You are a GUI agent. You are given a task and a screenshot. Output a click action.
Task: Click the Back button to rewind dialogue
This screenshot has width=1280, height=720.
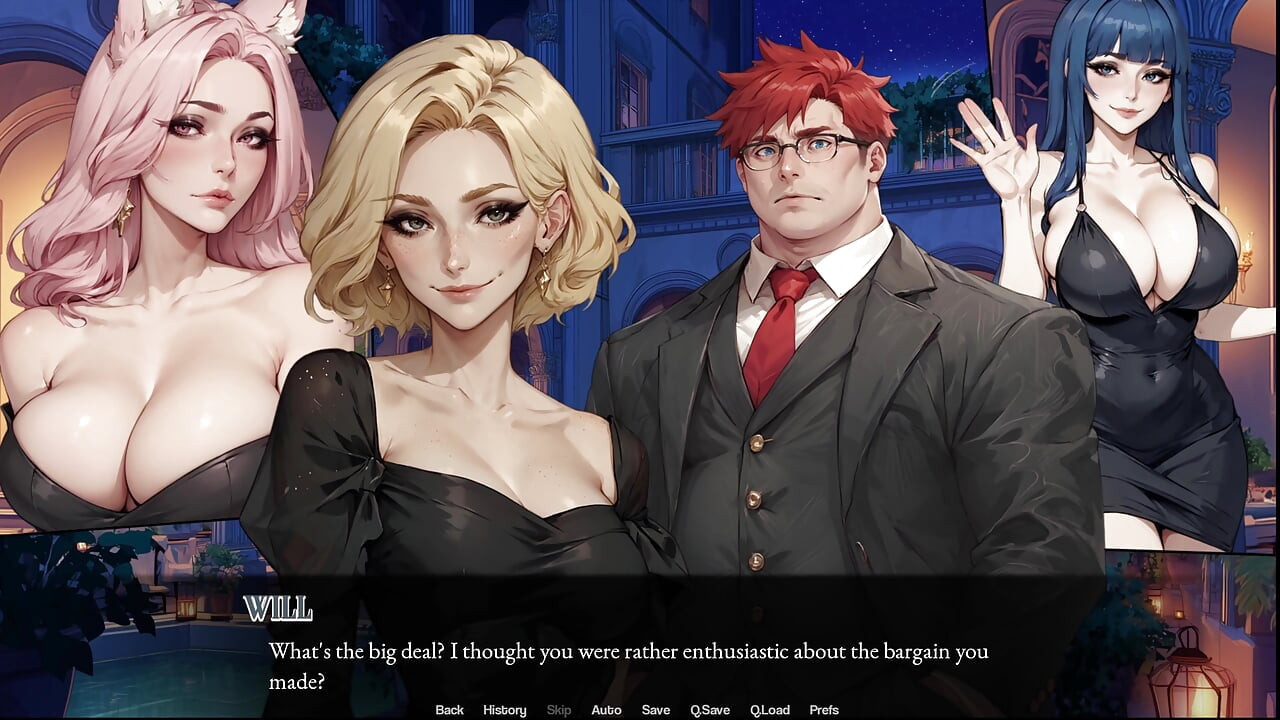pyautogui.click(x=449, y=710)
